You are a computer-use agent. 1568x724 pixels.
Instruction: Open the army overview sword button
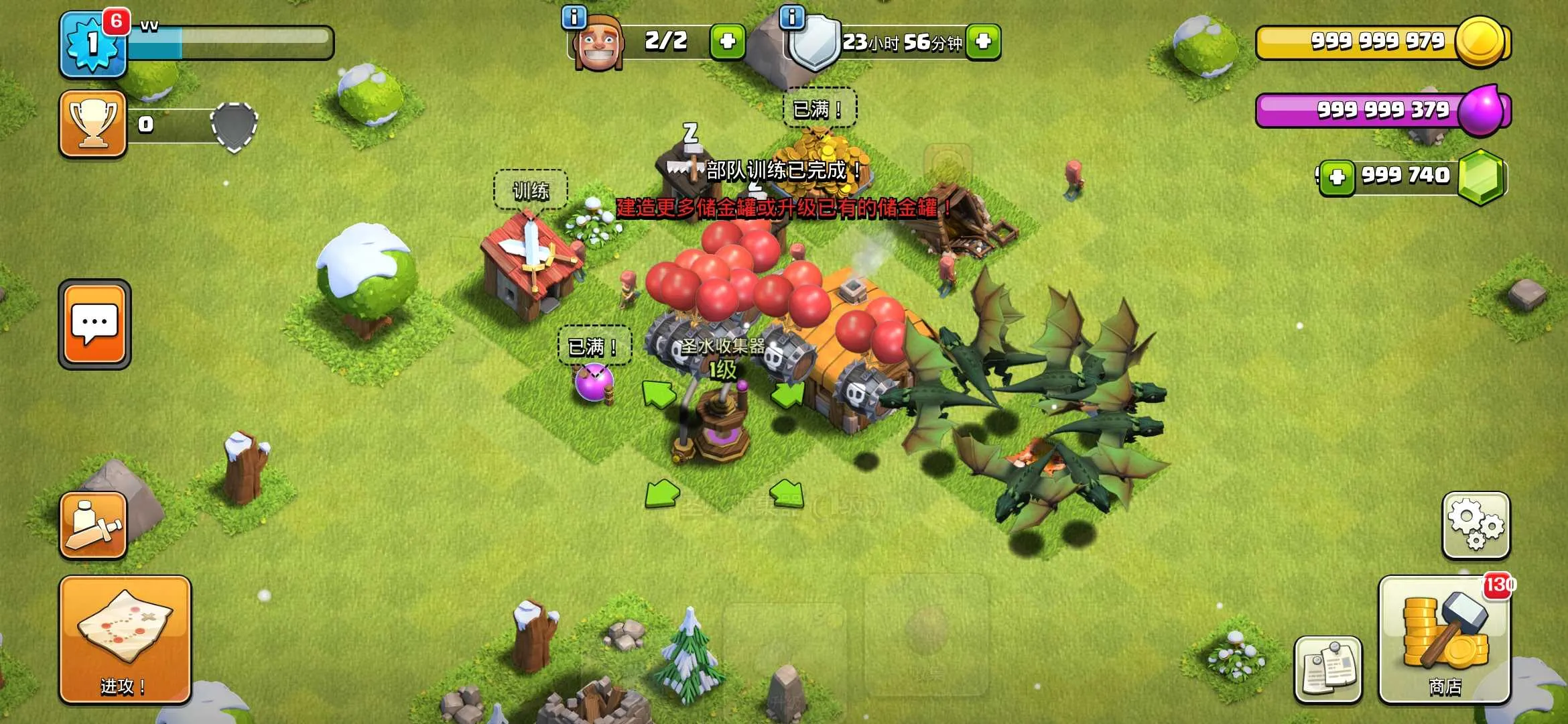click(x=93, y=526)
